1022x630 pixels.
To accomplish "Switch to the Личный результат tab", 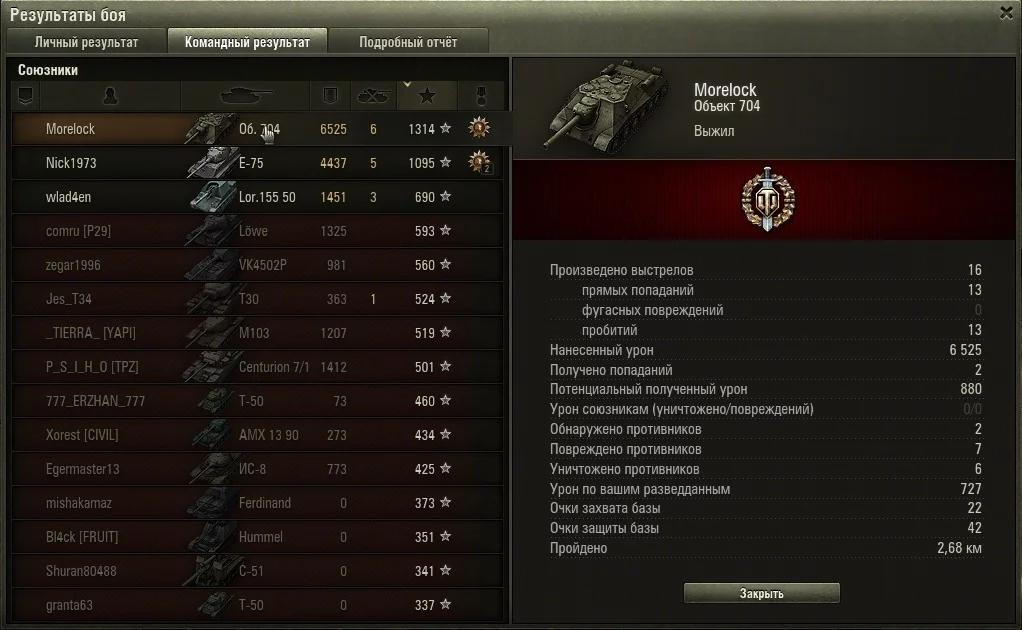I will (x=86, y=42).
